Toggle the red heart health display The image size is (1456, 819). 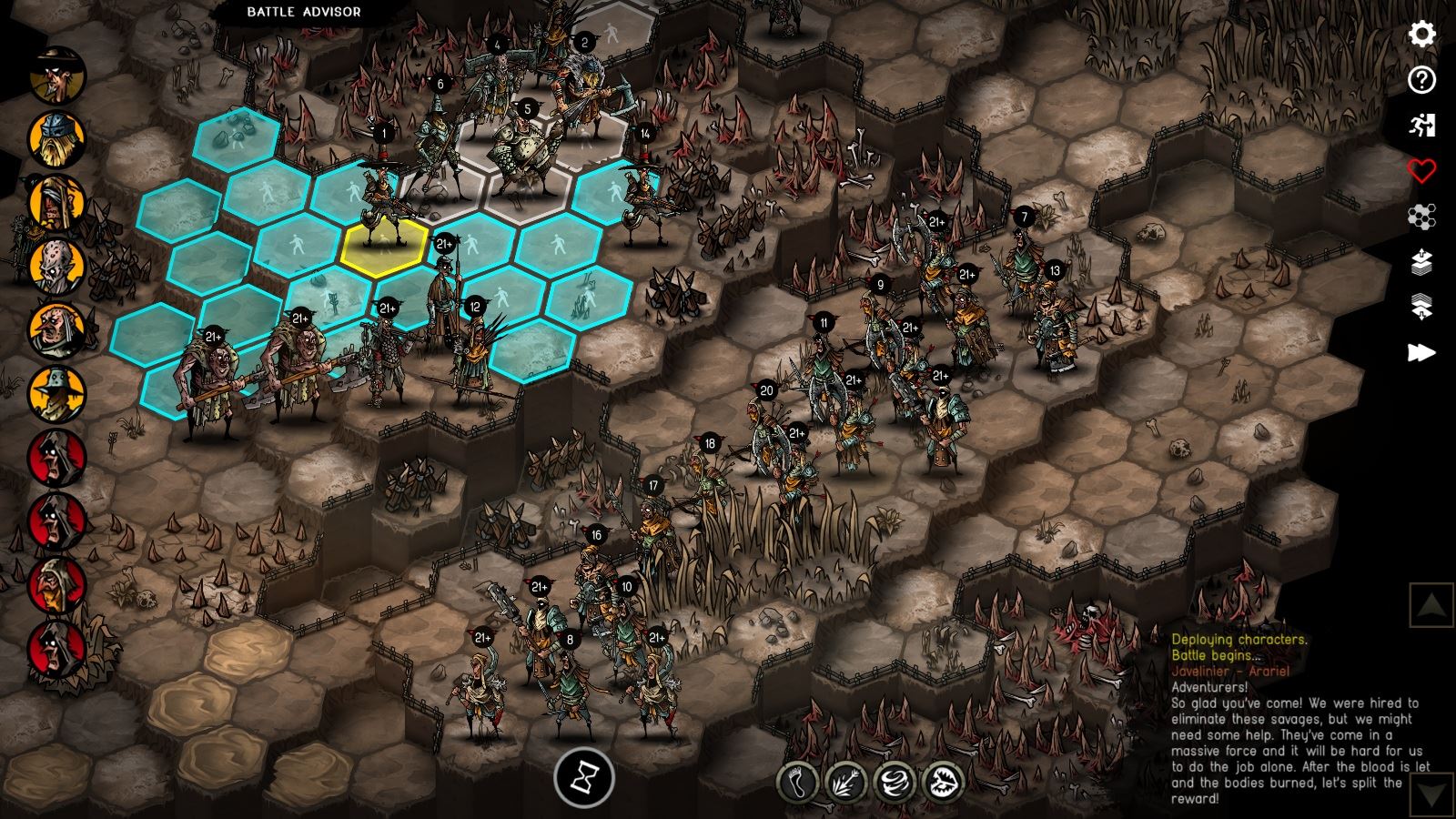1421,170
